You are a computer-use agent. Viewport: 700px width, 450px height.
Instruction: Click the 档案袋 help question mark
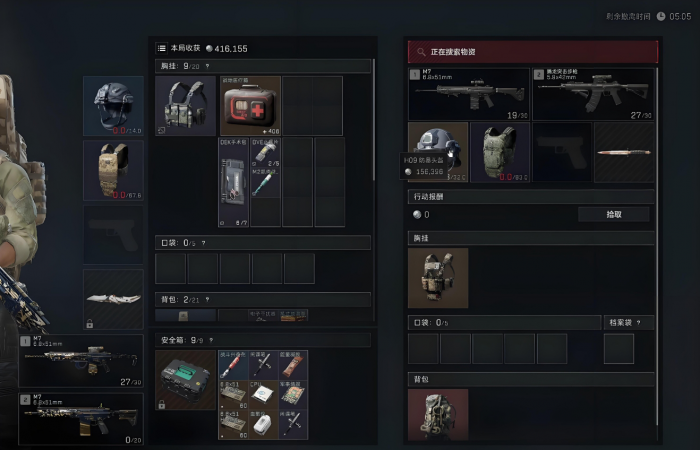tap(638, 323)
